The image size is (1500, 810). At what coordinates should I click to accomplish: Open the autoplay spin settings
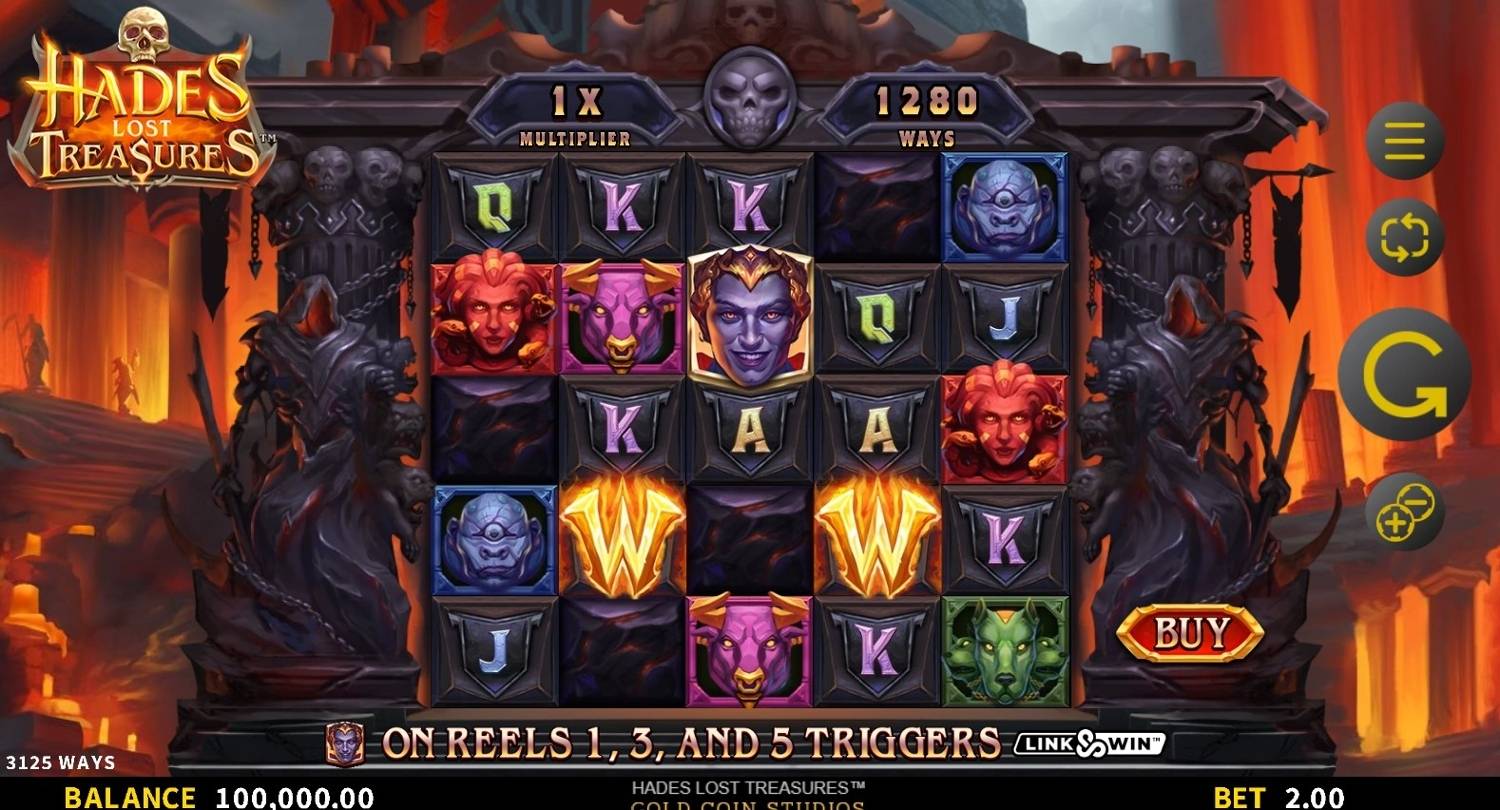click(x=1404, y=237)
